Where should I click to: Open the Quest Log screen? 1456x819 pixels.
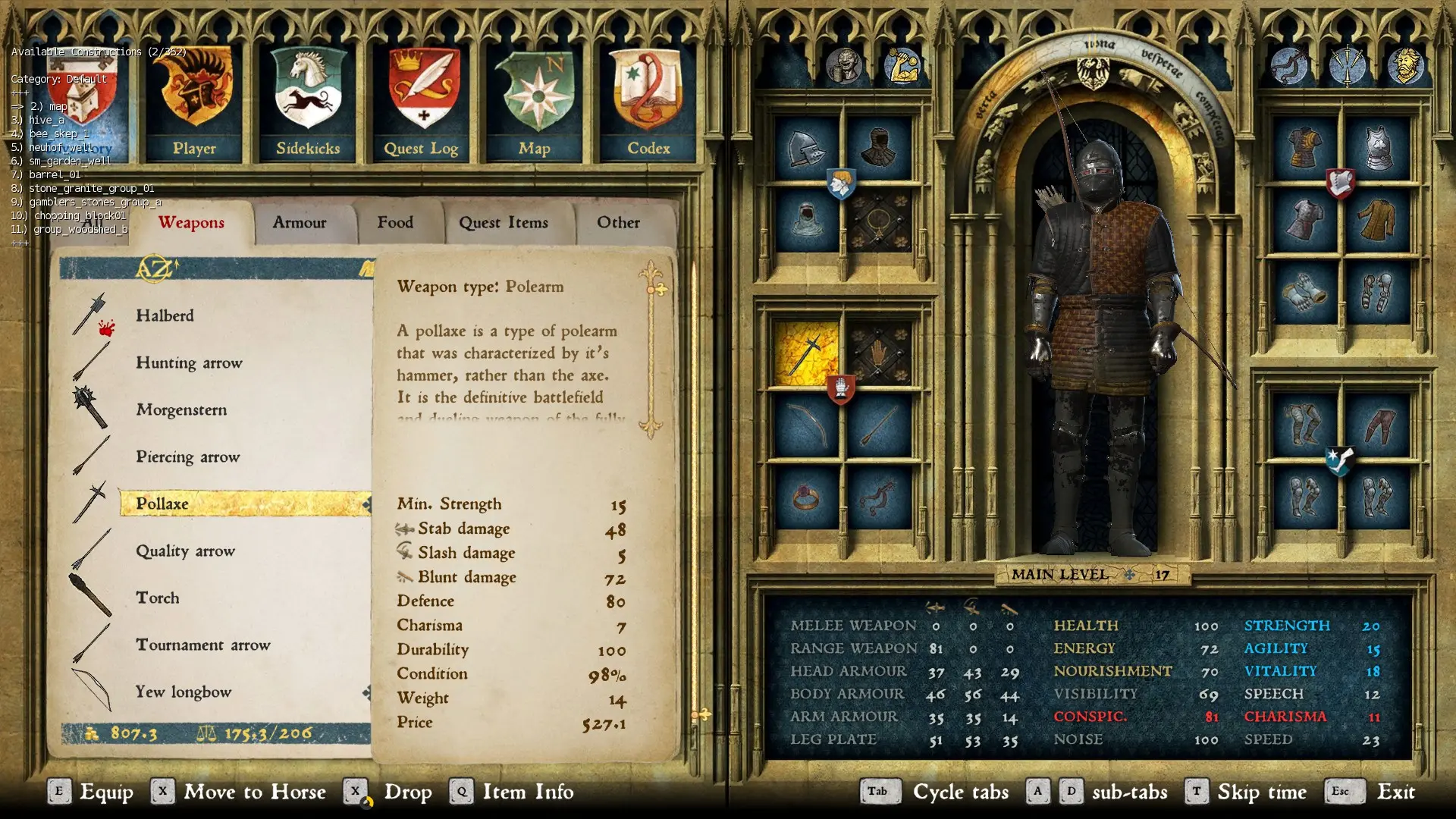[421, 99]
